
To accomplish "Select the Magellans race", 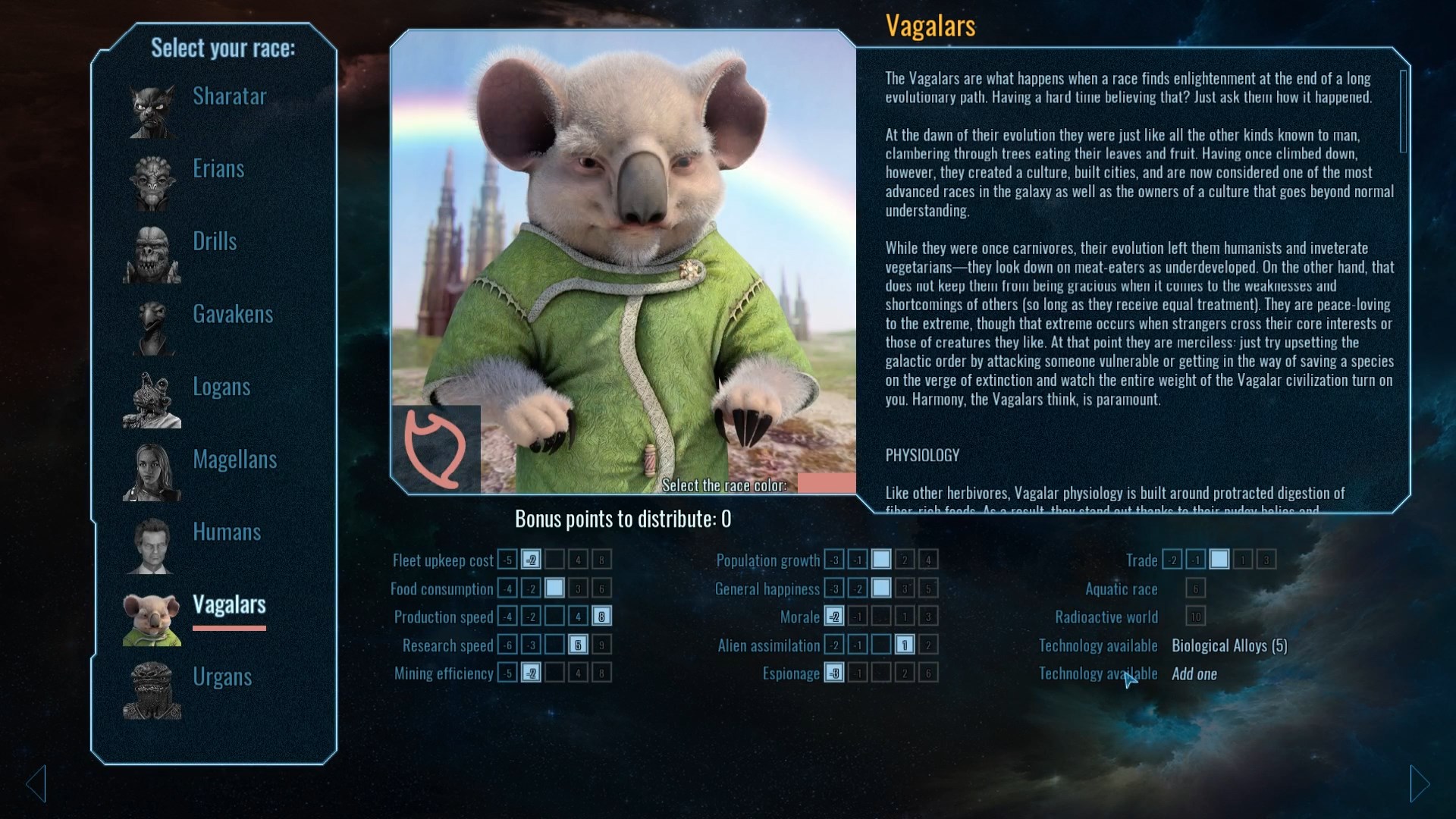I will click(234, 460).
